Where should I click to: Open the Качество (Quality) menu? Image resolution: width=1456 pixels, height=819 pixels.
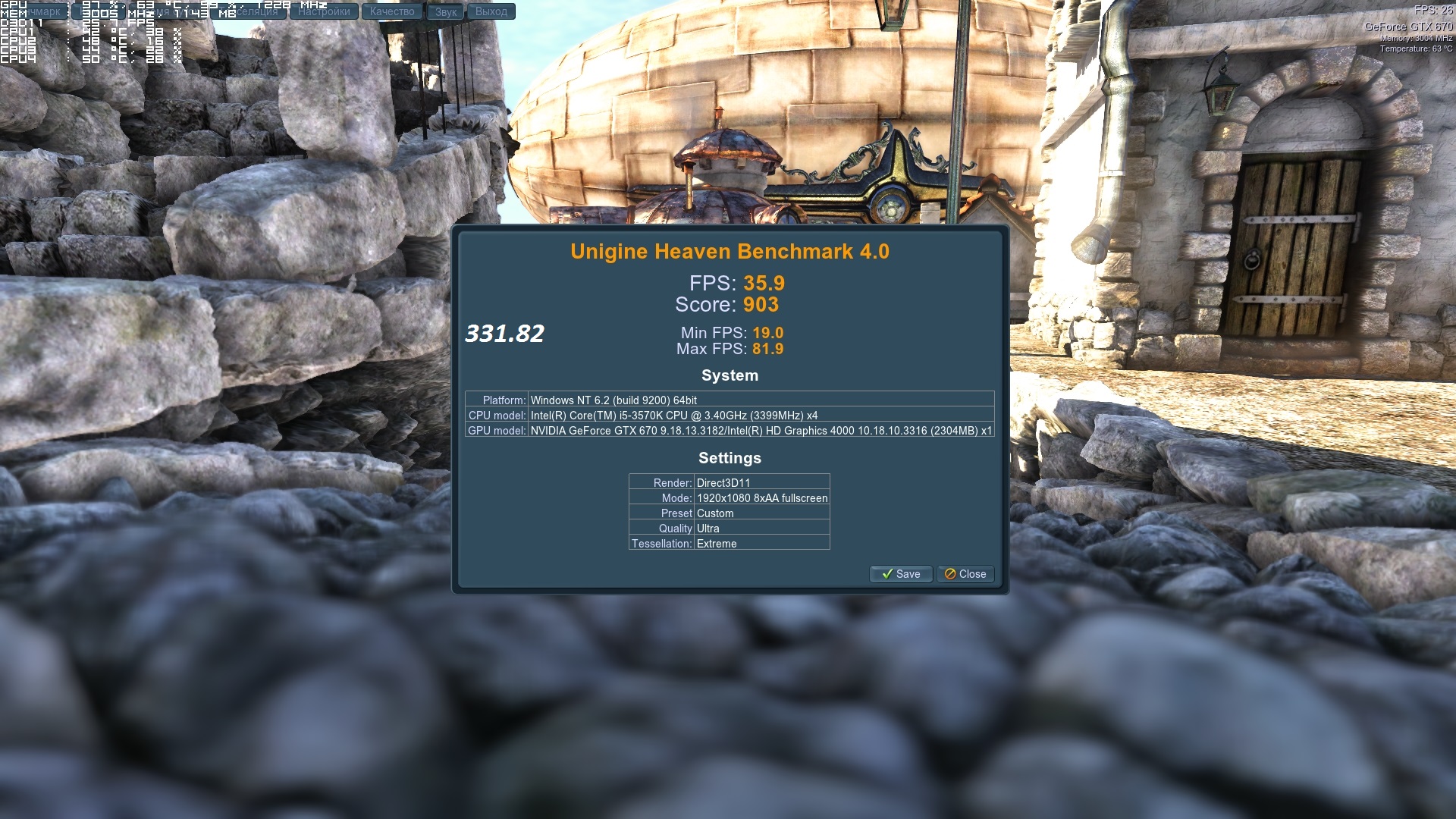pyautogui.click(x=392, y=11)
